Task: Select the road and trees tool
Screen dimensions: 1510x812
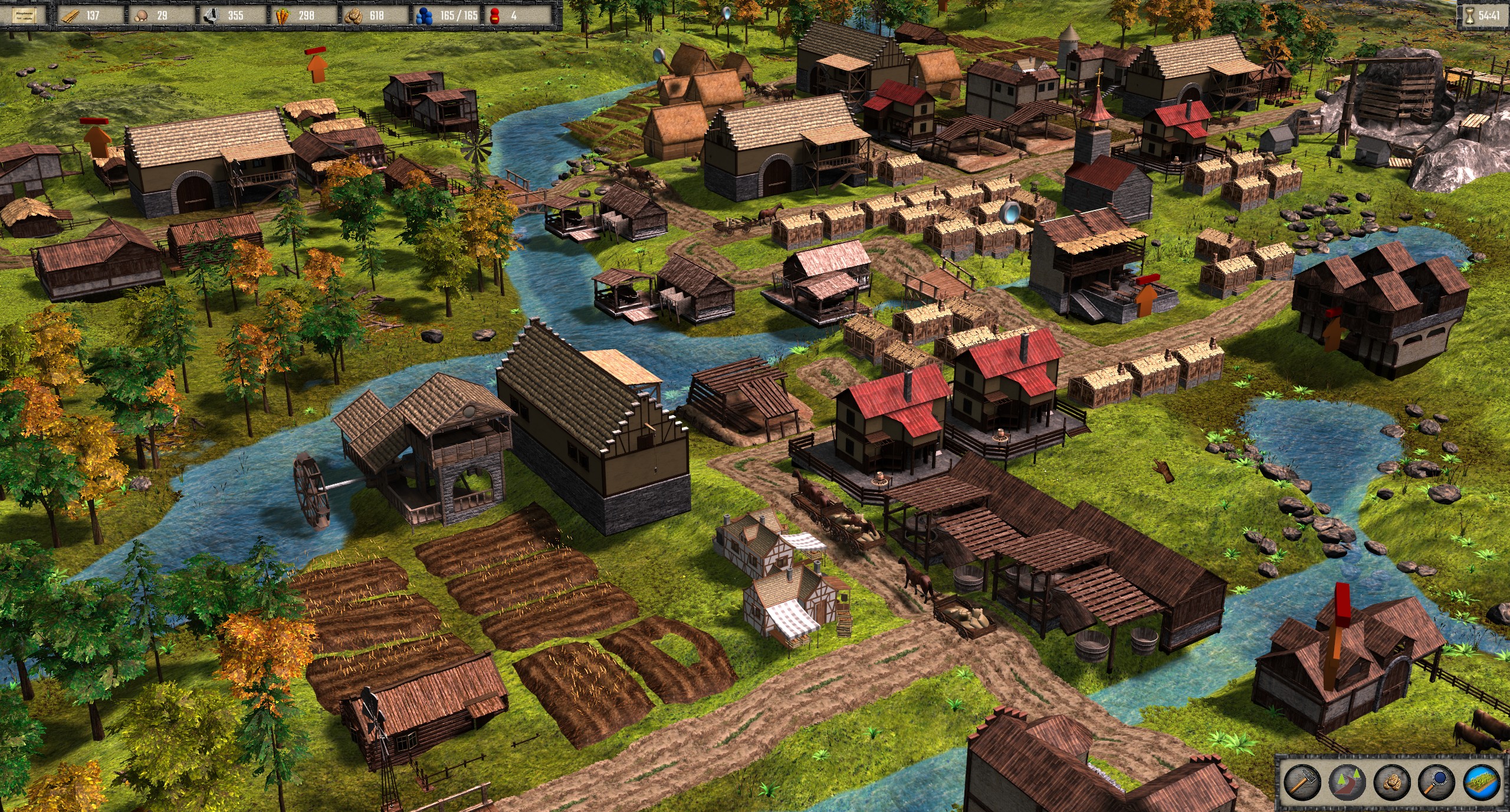Action: point(1347,782)
